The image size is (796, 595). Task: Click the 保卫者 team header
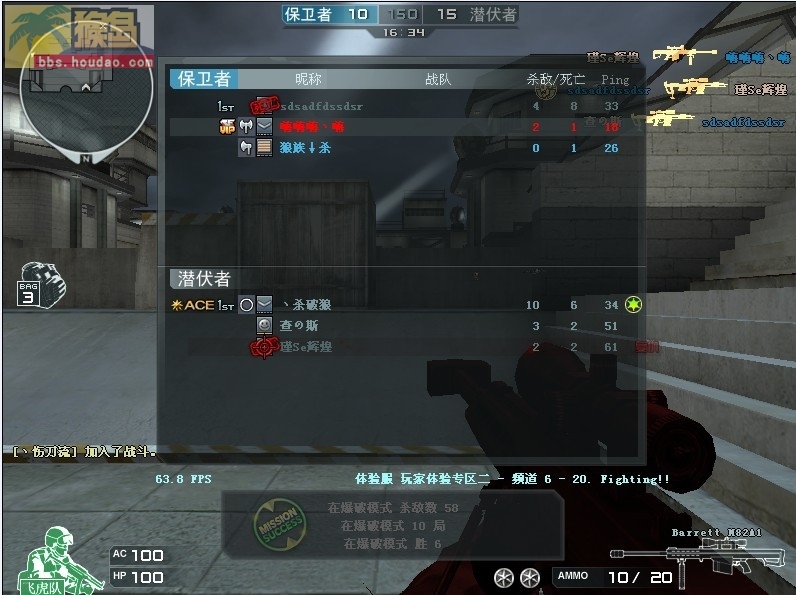coord(203,79)
